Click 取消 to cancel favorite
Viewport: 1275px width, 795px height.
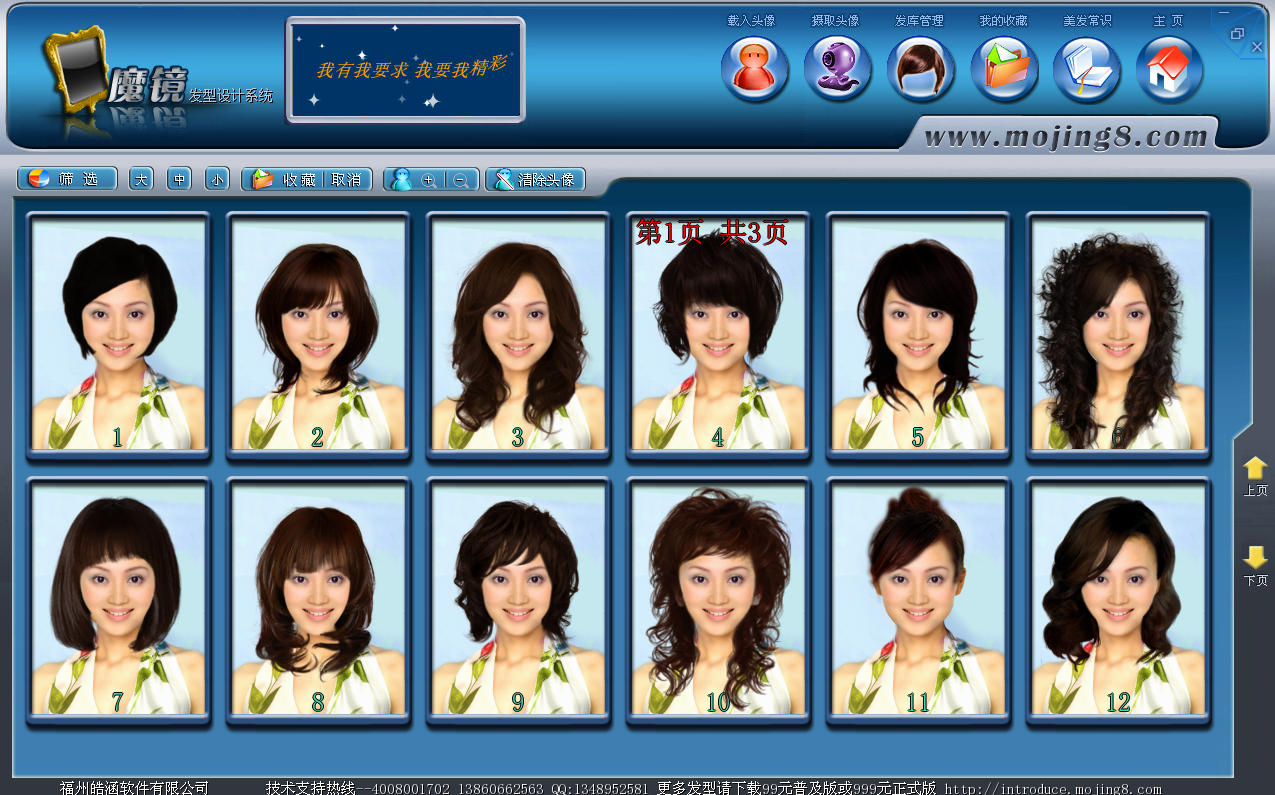[347, 180]
